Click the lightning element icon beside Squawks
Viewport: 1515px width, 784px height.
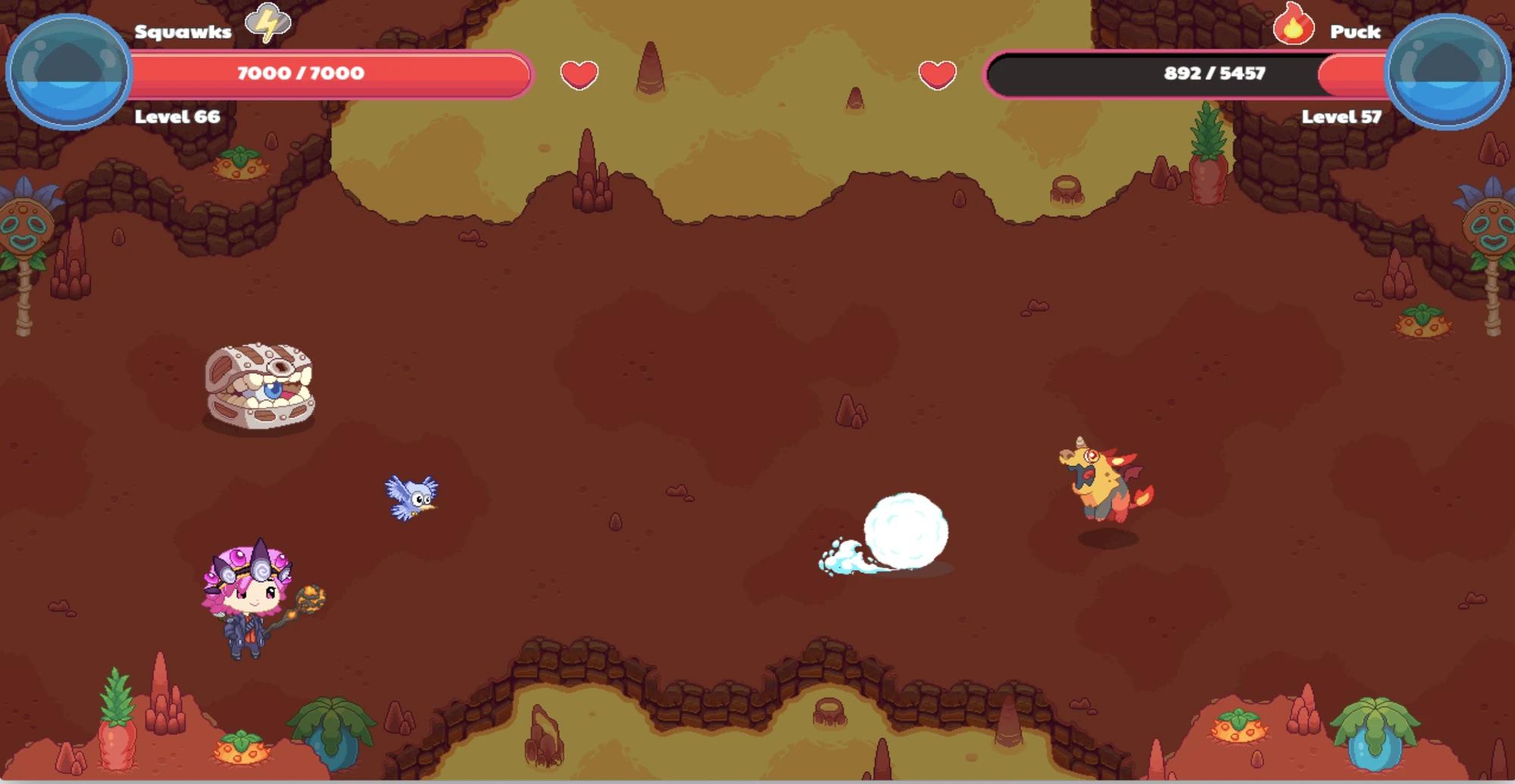[x=267, y=23]
